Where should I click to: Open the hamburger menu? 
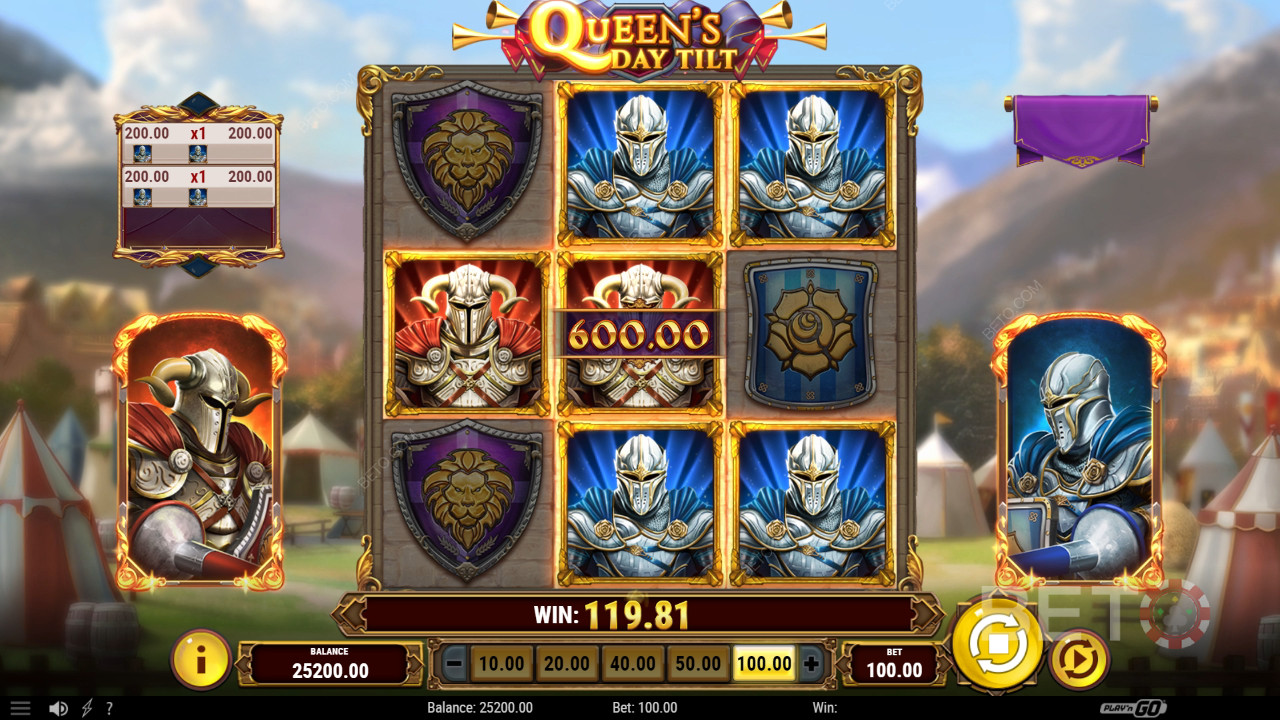pos(20,708)
